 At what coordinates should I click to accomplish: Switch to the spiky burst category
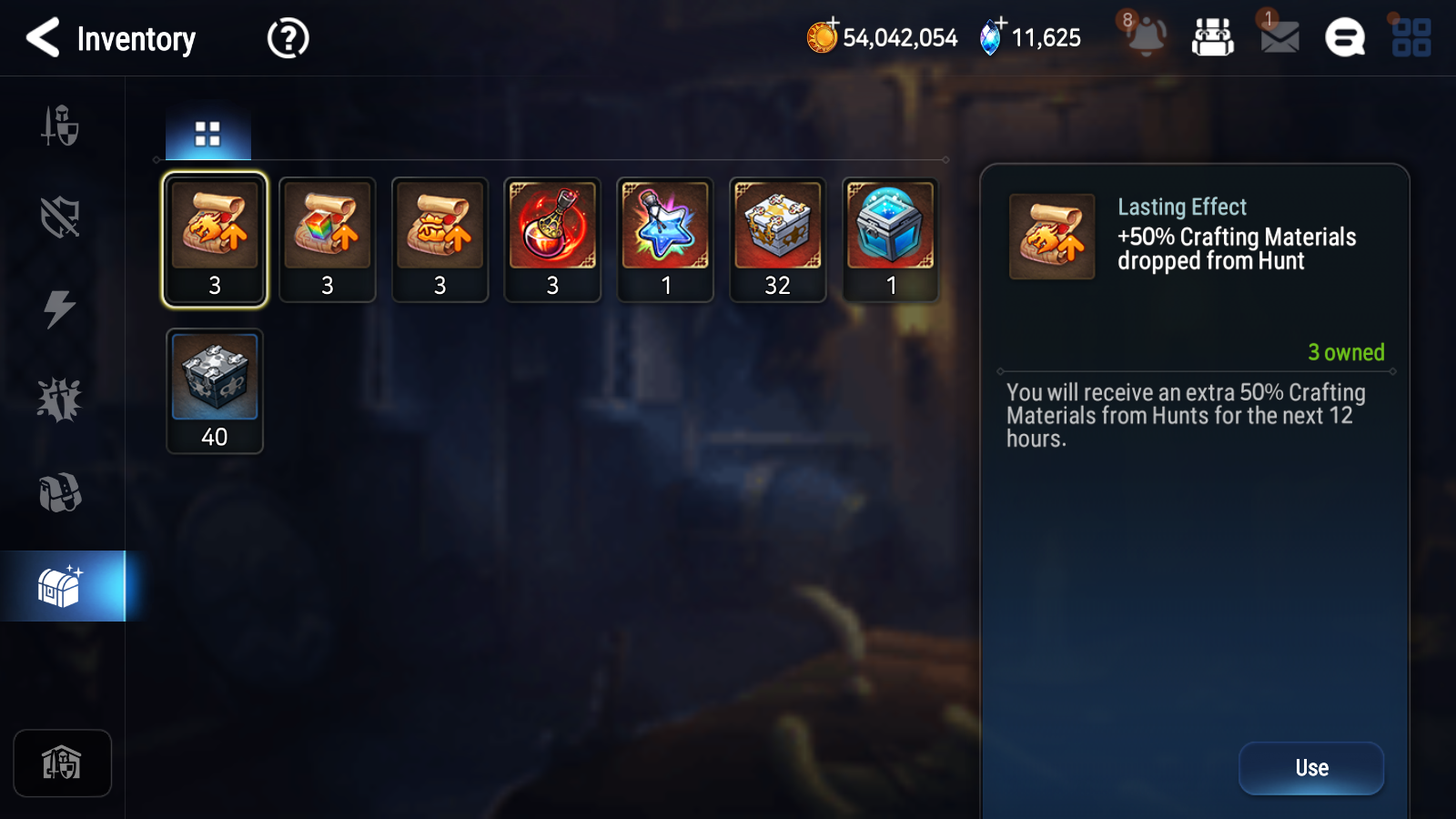point(61,400)
